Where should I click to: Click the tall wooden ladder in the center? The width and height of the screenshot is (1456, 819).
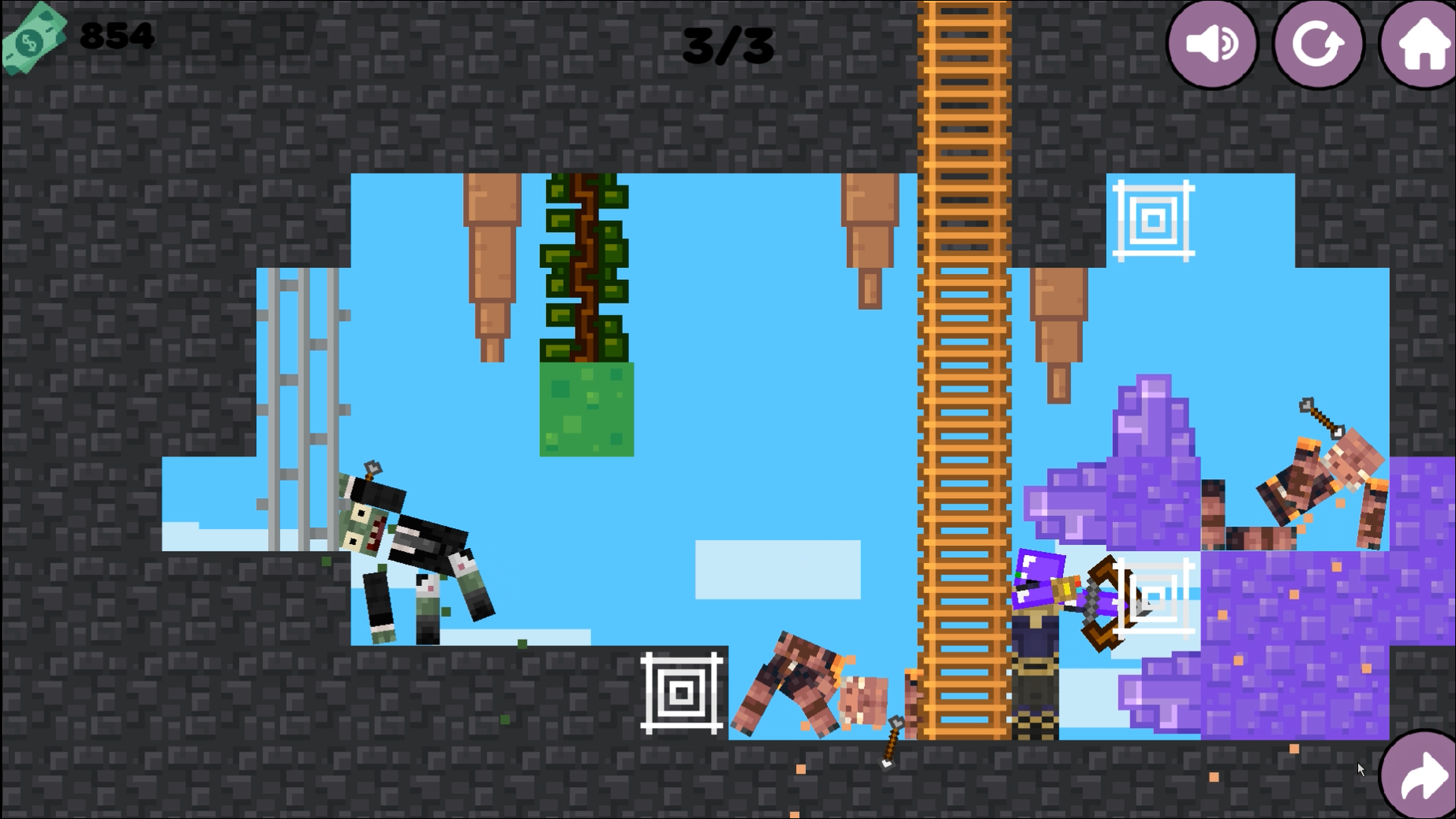962,380
